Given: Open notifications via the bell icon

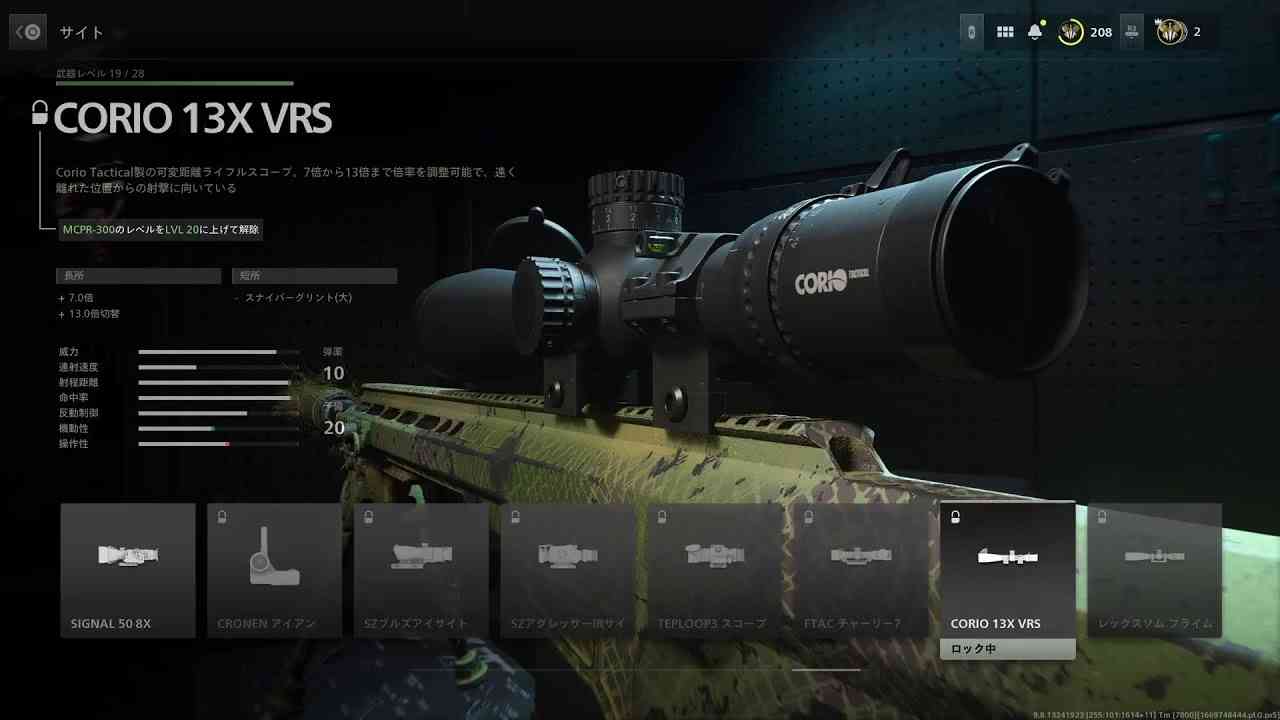Looking at the screenshot, I should tap(1035, 32).
